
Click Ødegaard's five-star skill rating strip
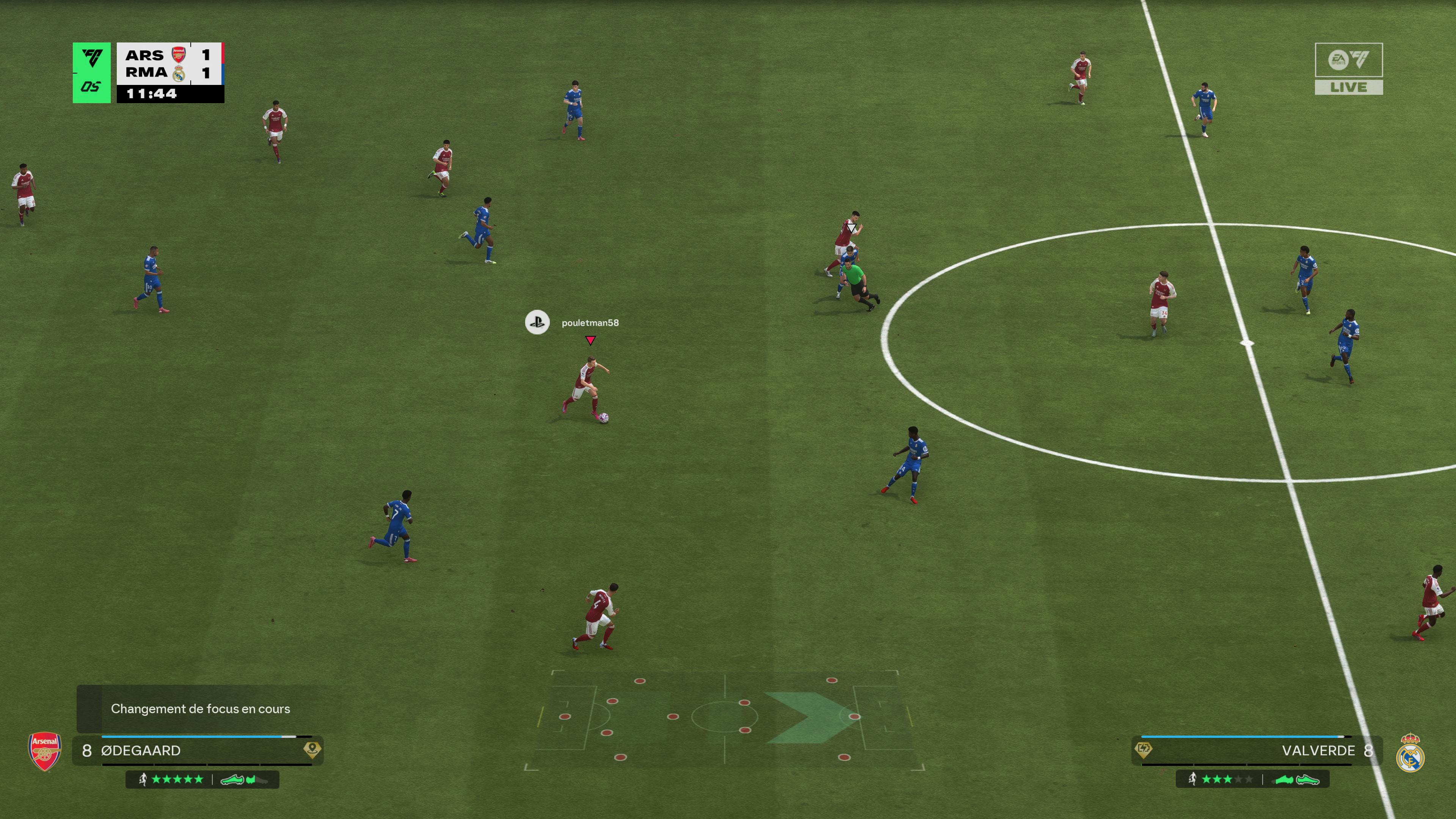click(x=202, y=780)
